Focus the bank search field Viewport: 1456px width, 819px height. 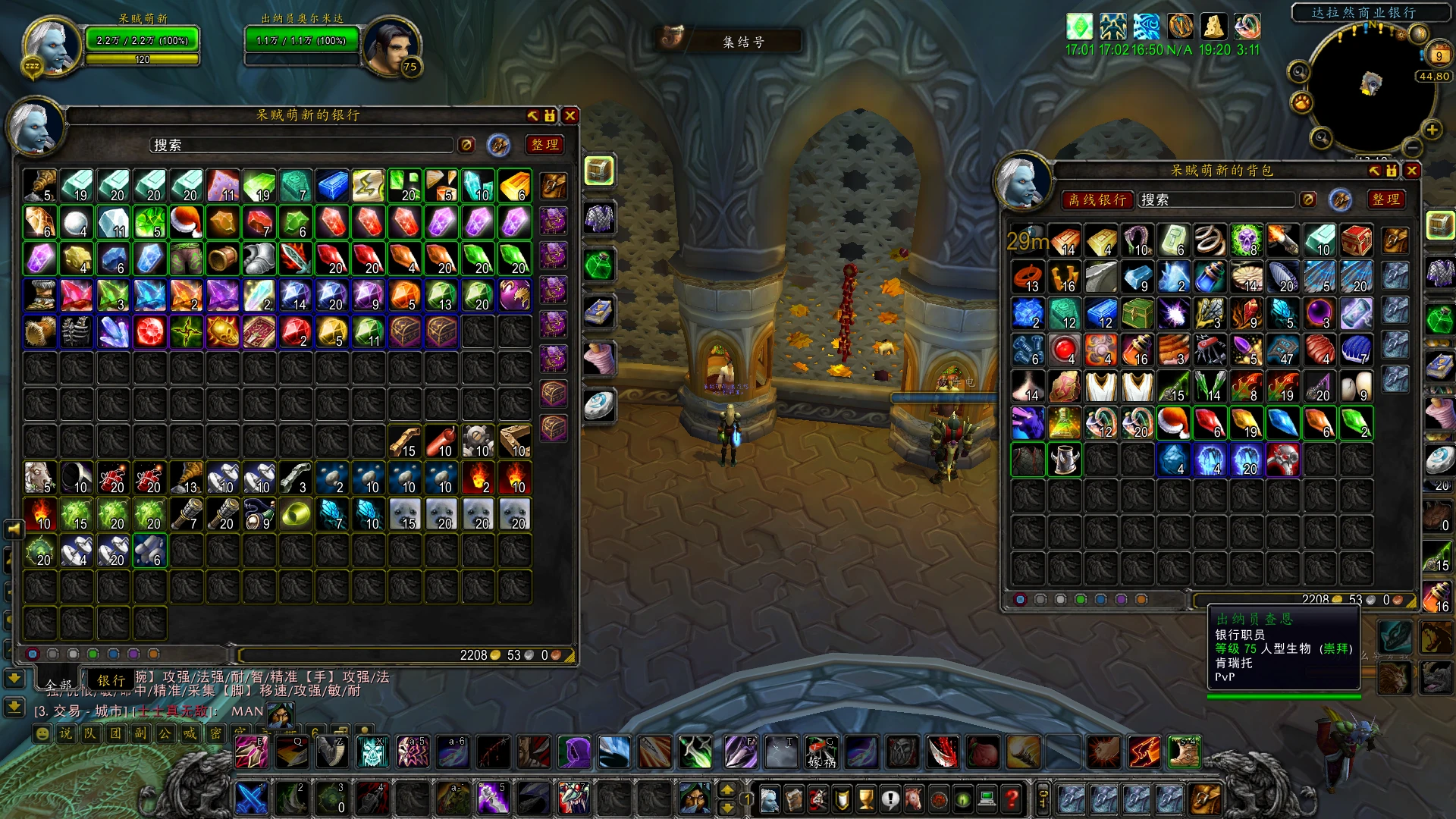coord(302,145)
